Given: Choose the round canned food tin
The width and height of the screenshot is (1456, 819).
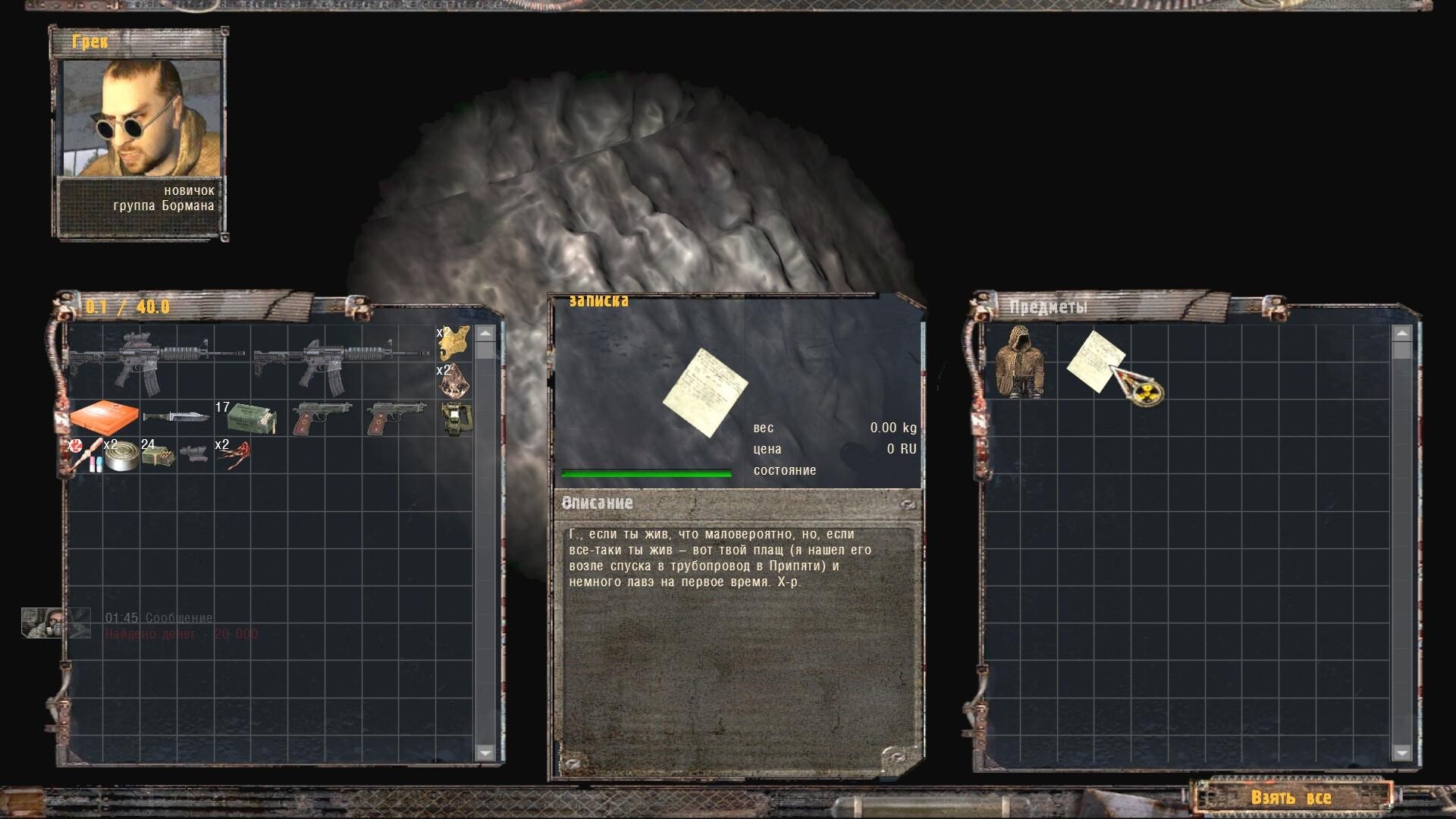Looking at the screenshot, I should click(121, 455).
